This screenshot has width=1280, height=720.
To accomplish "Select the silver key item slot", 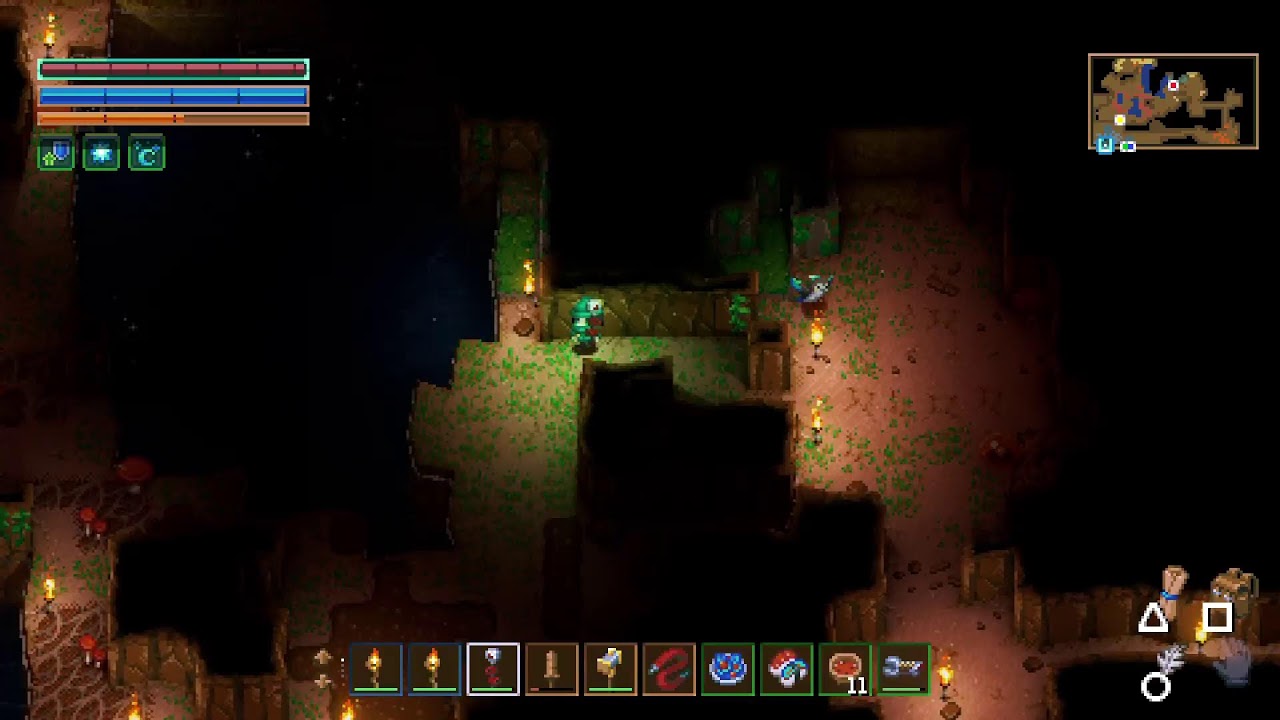I will pyautogui.click(x=903, y=669).
